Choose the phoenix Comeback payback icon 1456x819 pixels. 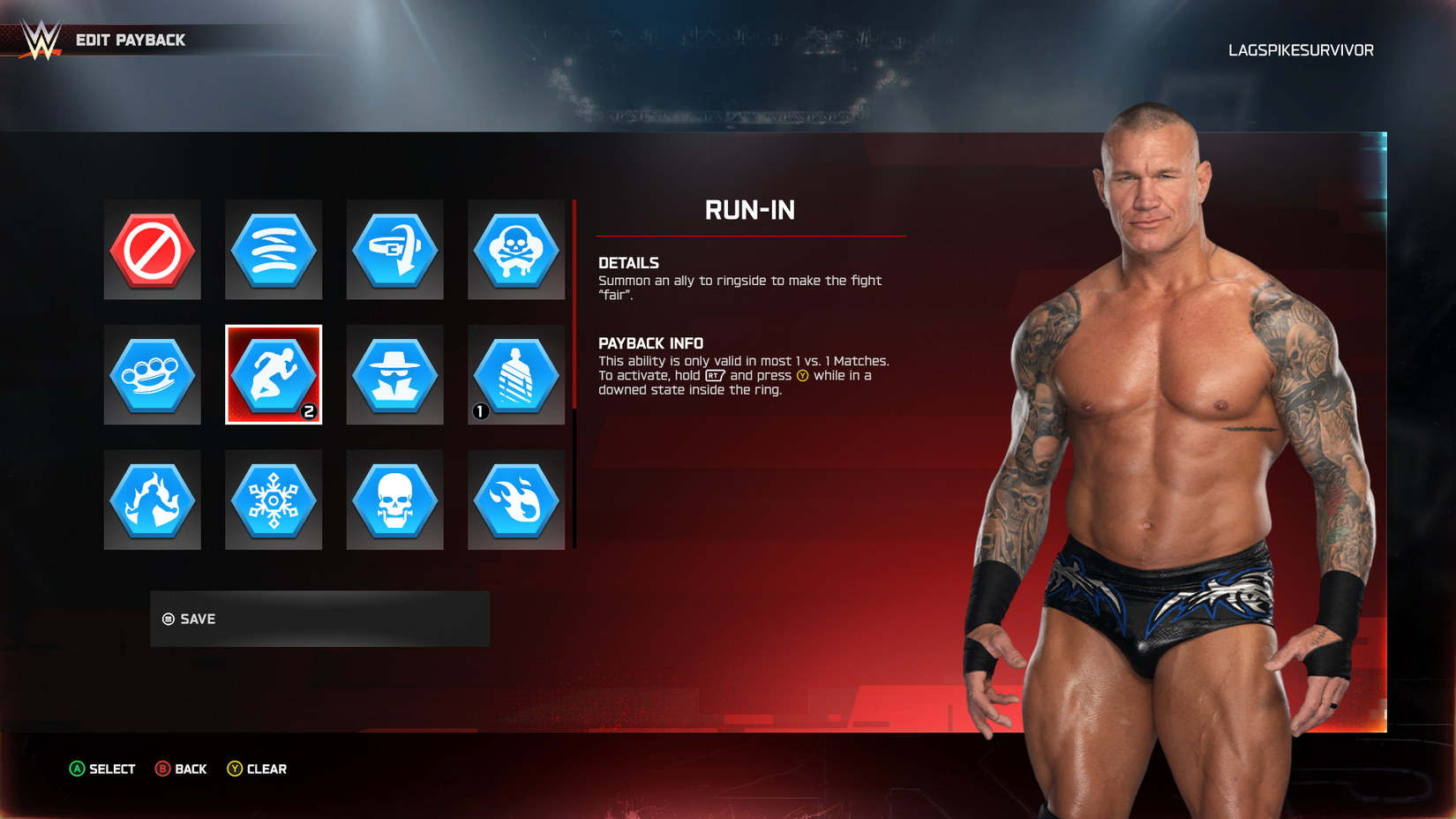coord(152,500)
